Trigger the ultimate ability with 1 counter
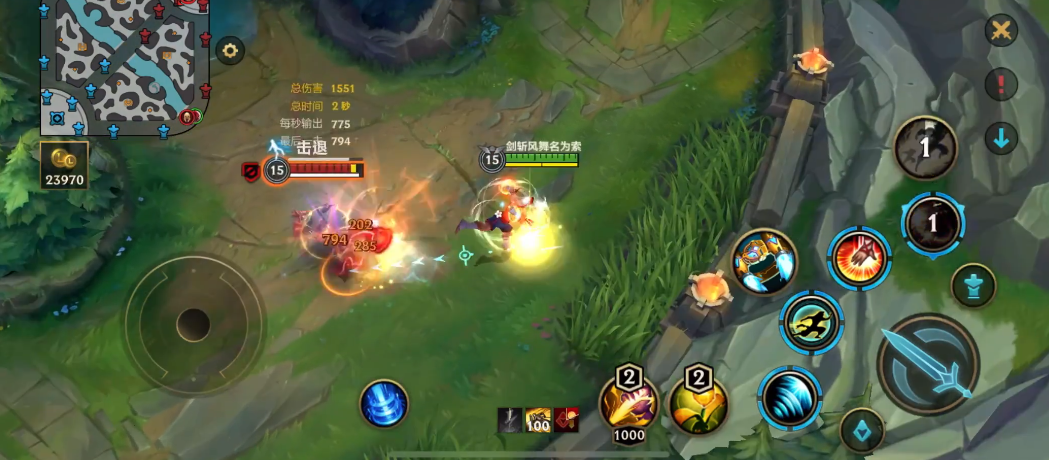The height and width of the screenshot is (460, 1049). (x=932, y=224)
